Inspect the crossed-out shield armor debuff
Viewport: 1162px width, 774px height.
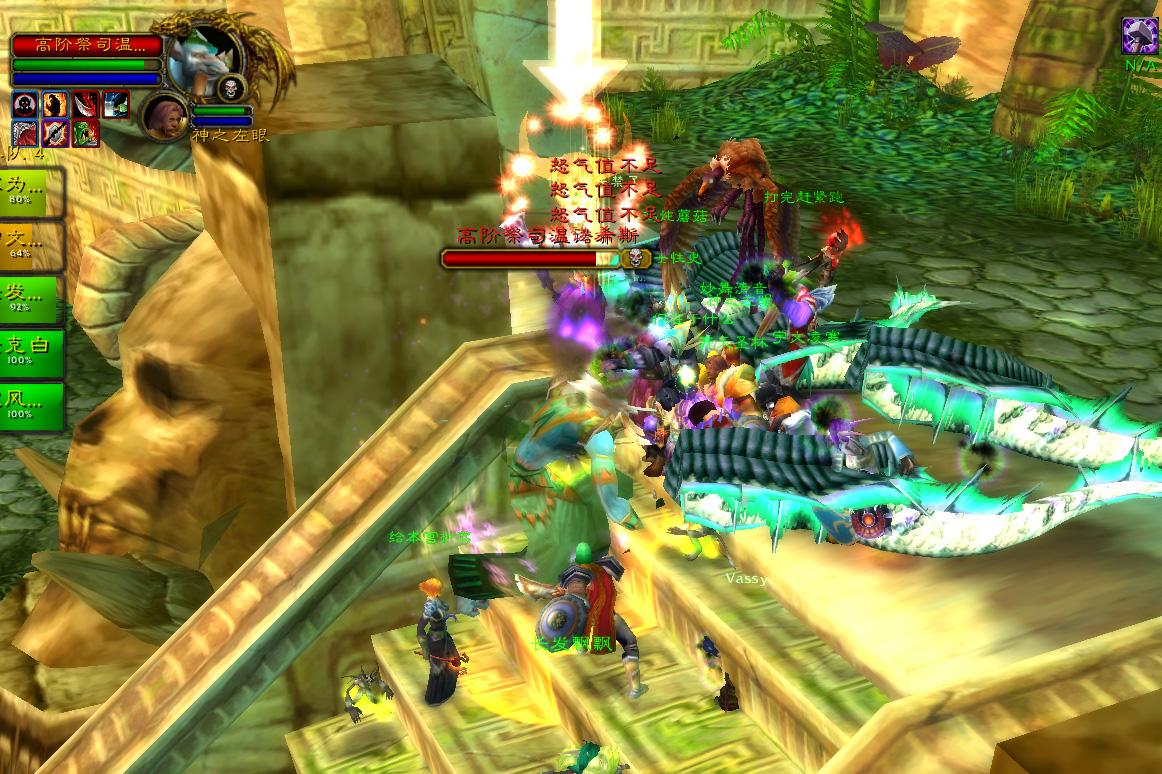55,133
